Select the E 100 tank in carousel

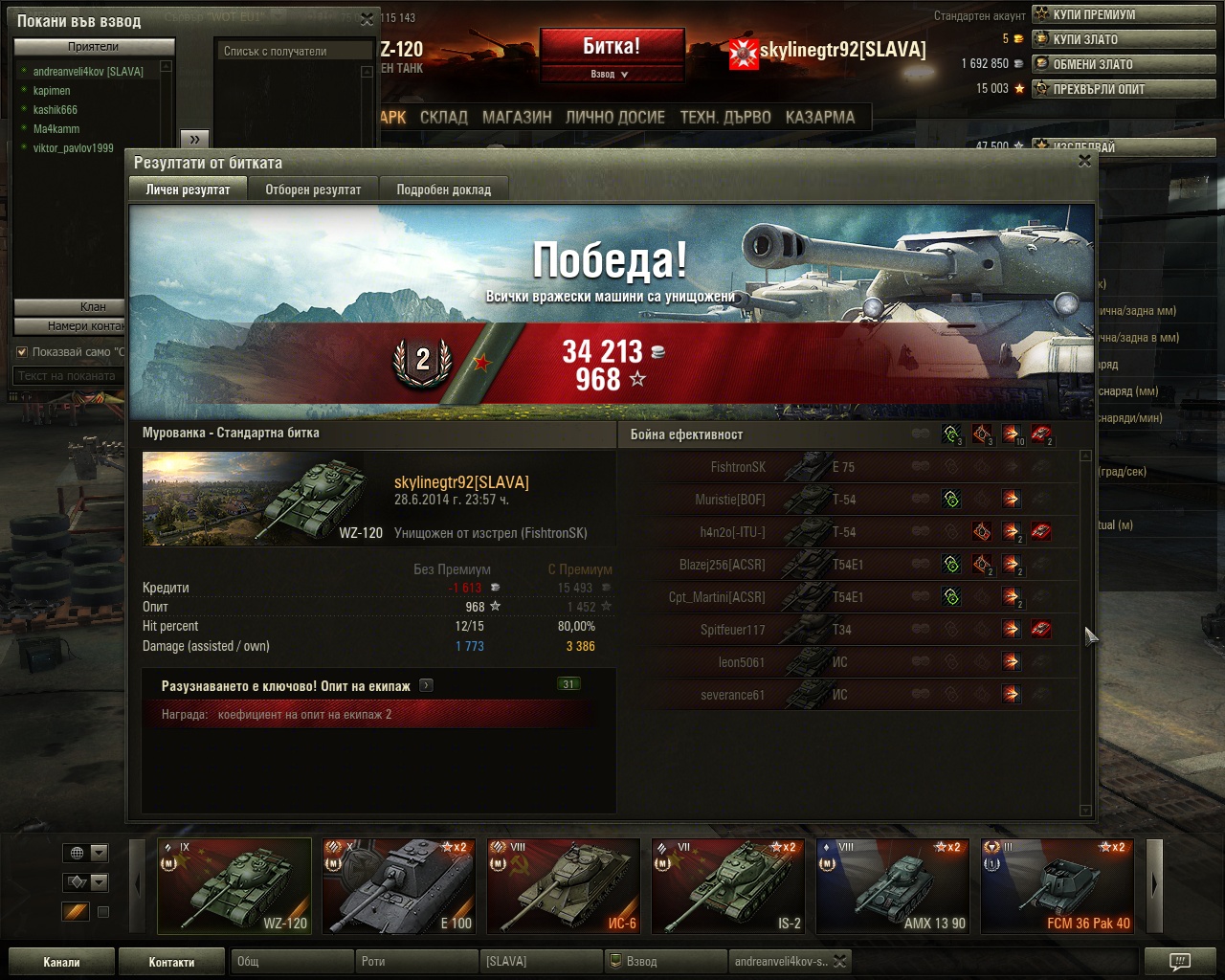[x=398, y=885]
